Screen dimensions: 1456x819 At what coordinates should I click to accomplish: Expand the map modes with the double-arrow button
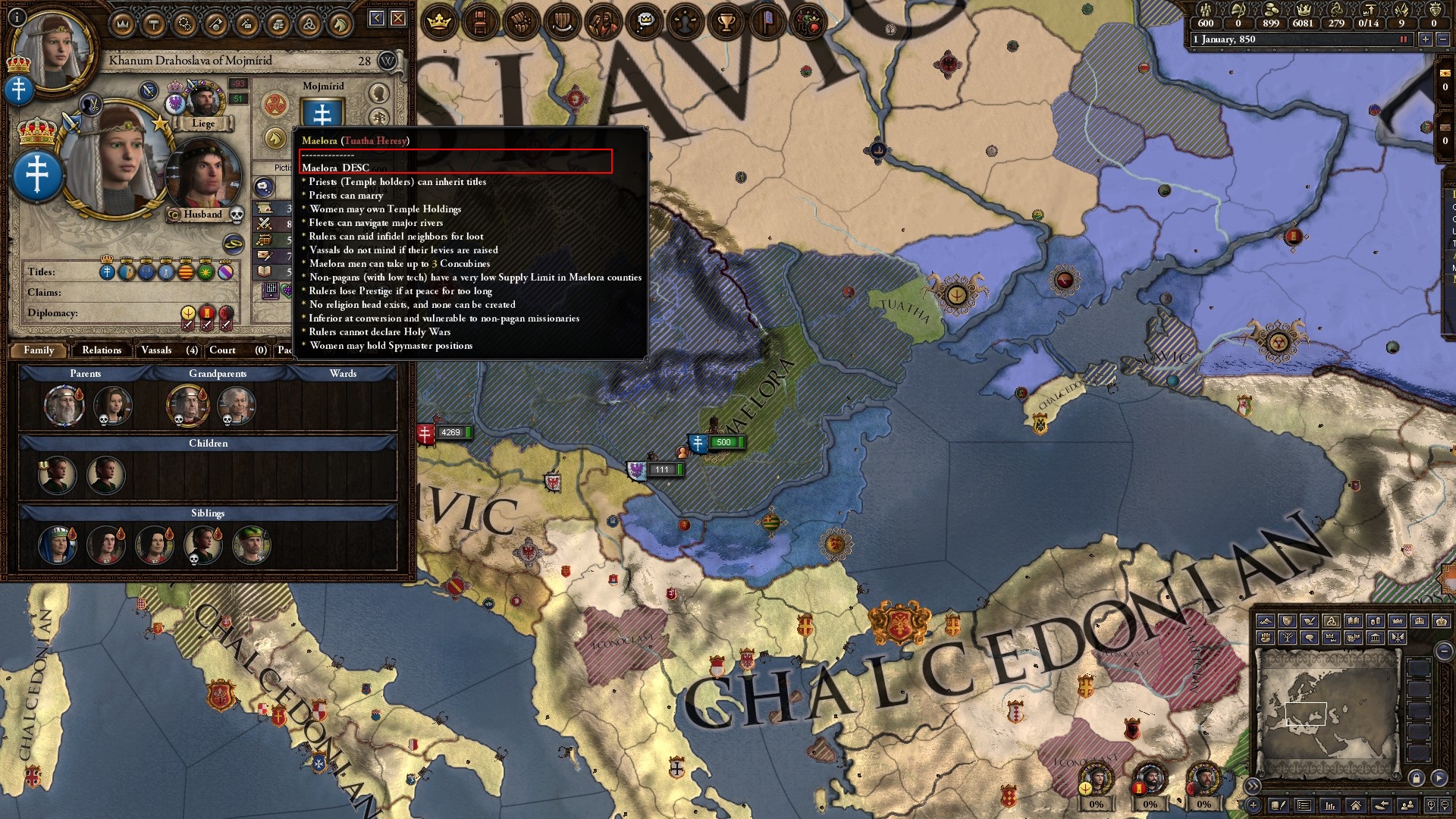pyautogui.click(x=1253, y=785)
